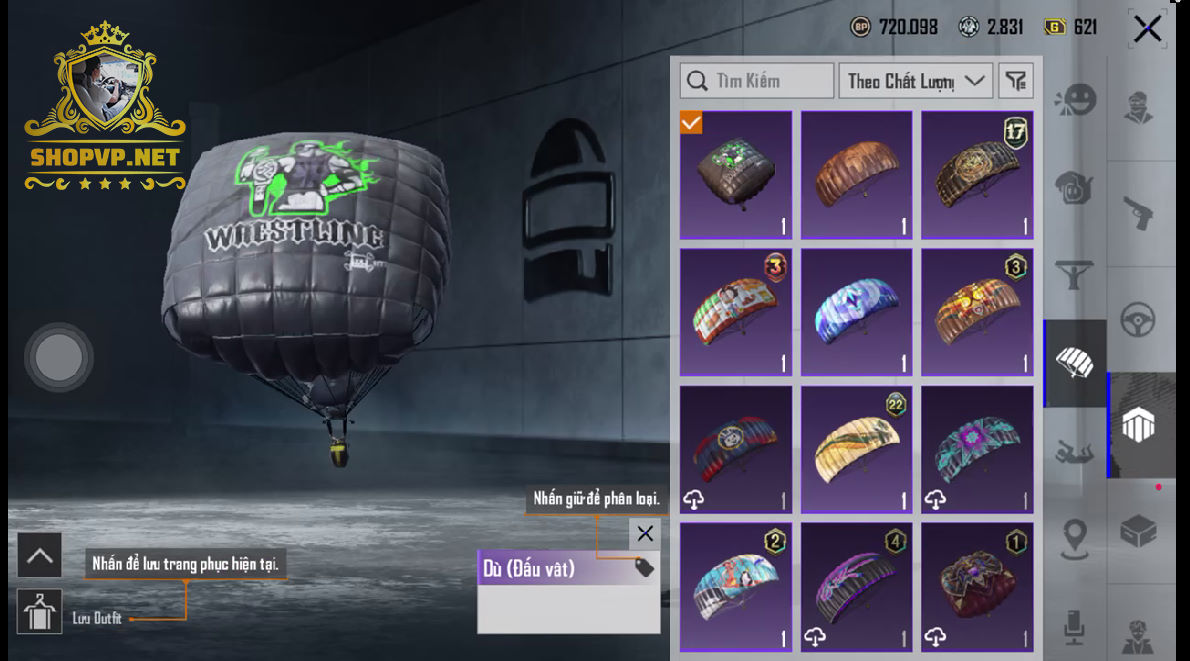Switch to the steering wheel vehicle category
Viewport: 1190px width, 661px height.
(x=1137, y=320)
